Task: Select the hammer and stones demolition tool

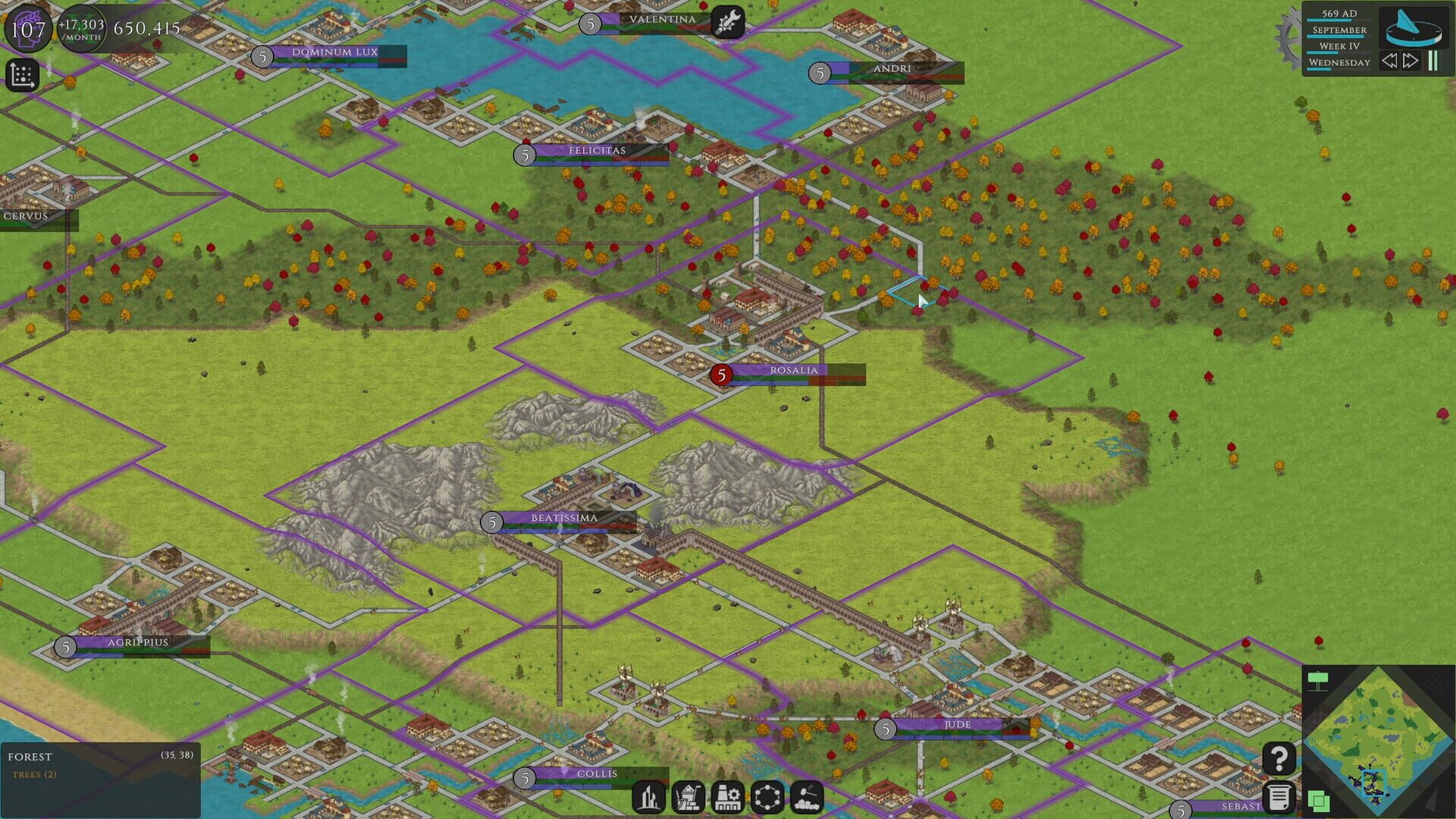Action: coord(808,797)
